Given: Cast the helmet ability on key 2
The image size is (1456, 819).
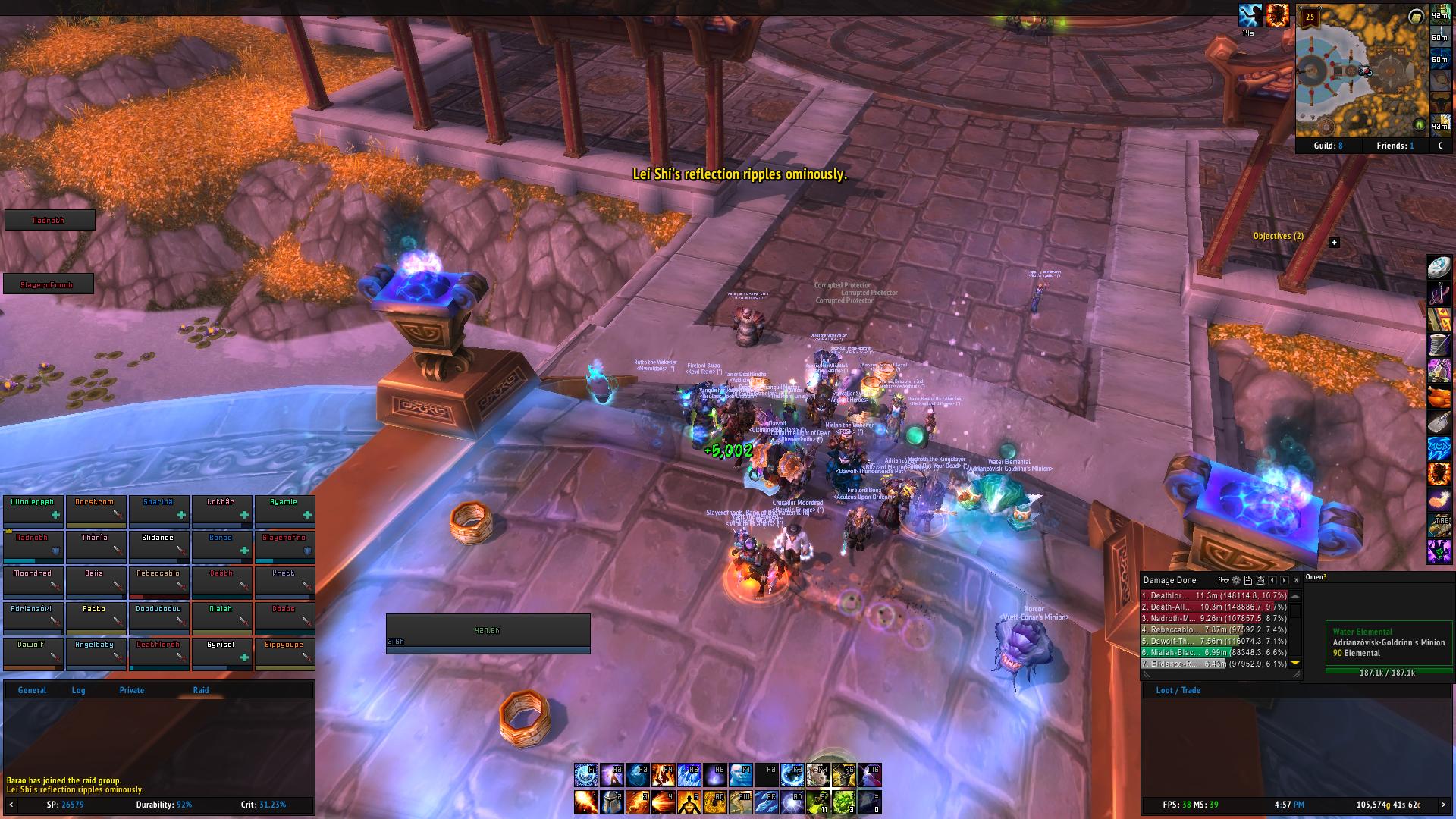Looking at the screenshot, I should tap(612, 802).
